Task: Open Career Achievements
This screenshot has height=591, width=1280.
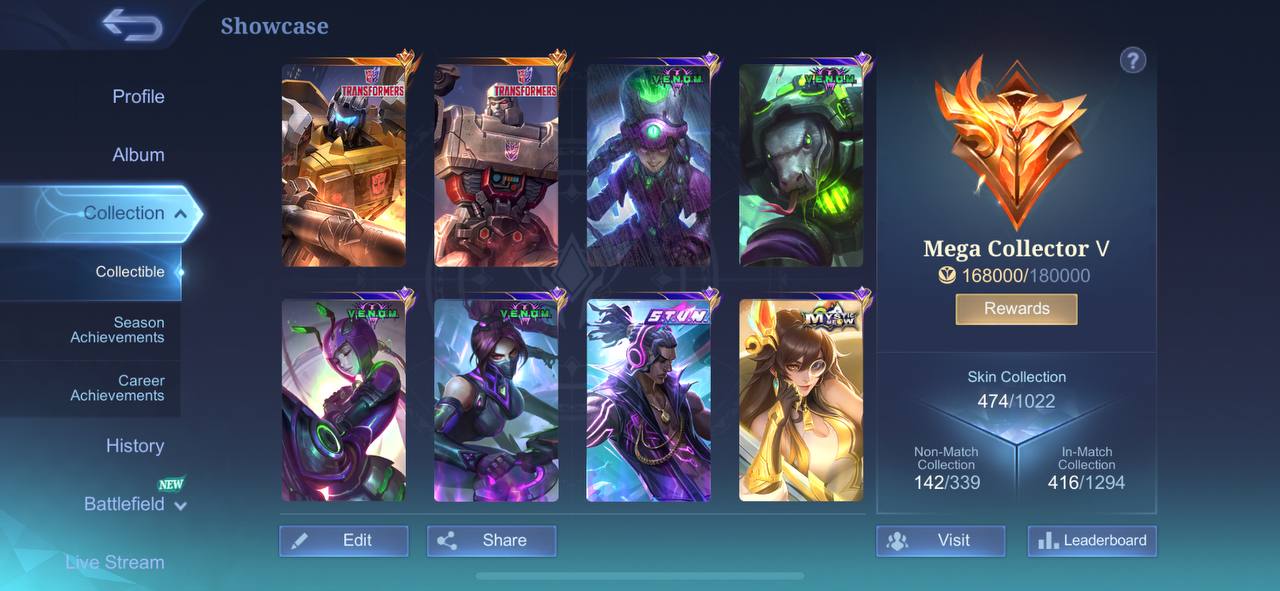Action: [117, 388]
